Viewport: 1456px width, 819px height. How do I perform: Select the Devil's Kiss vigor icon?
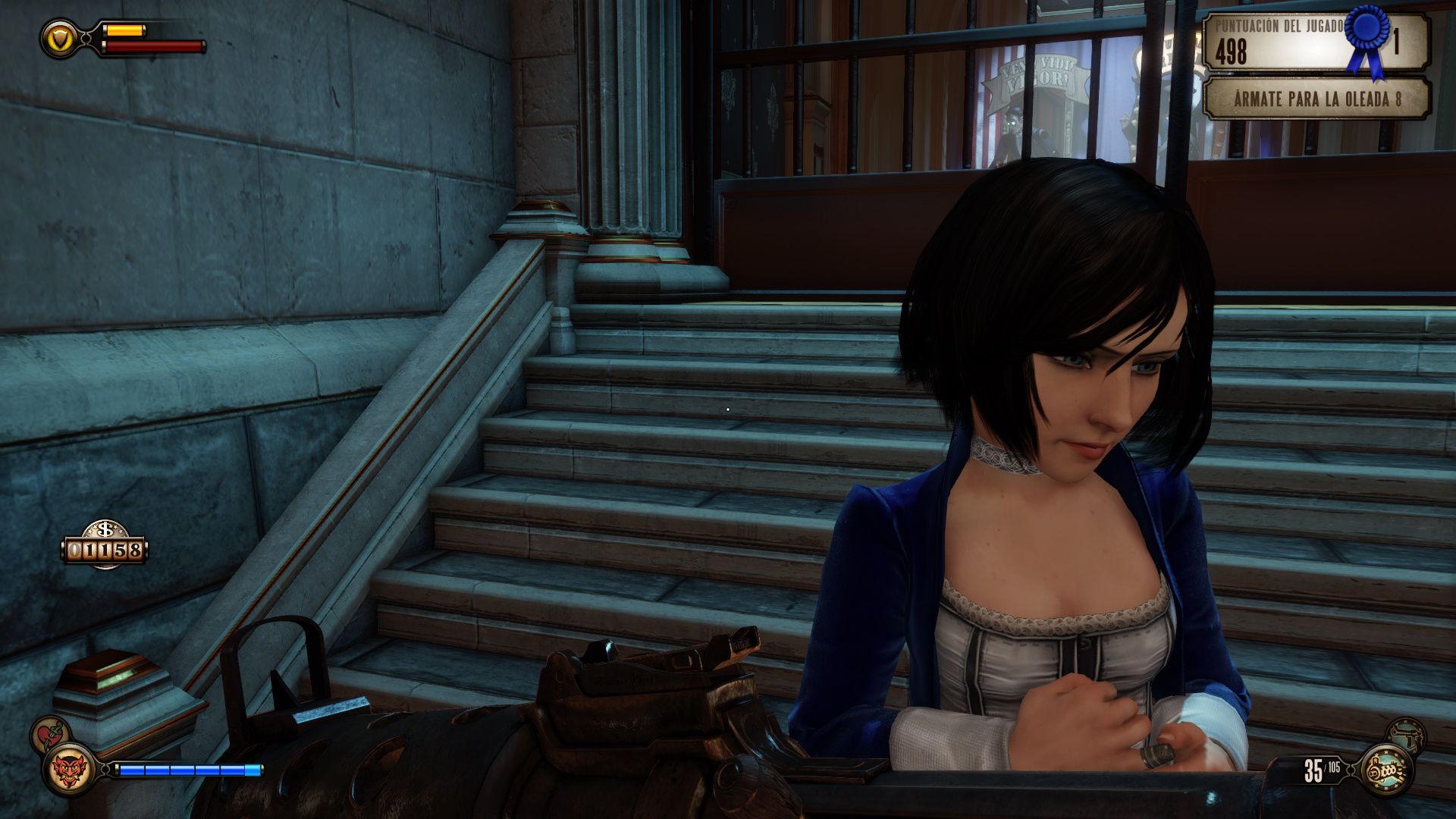click(69, 770)
